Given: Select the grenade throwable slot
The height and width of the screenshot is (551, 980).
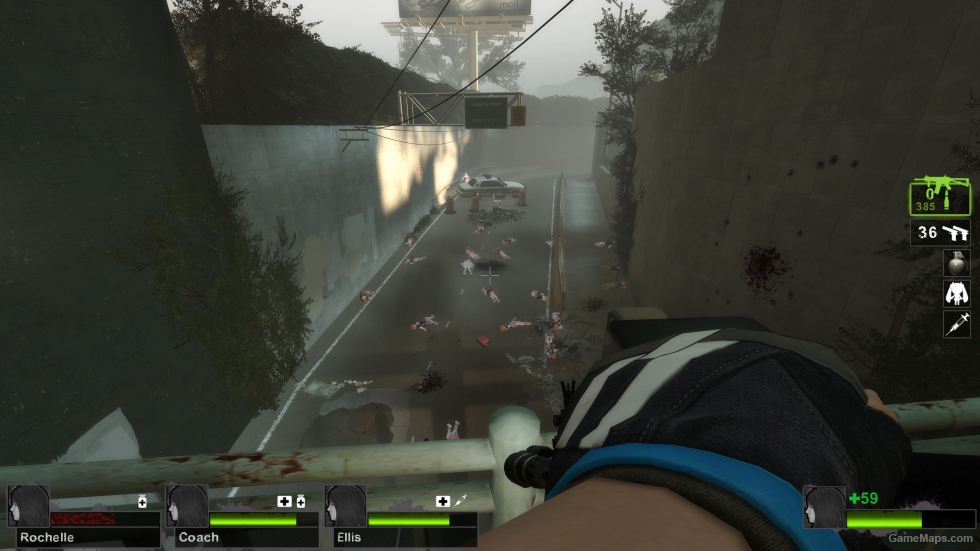Looking at the screenshot, I should (956, 262).
